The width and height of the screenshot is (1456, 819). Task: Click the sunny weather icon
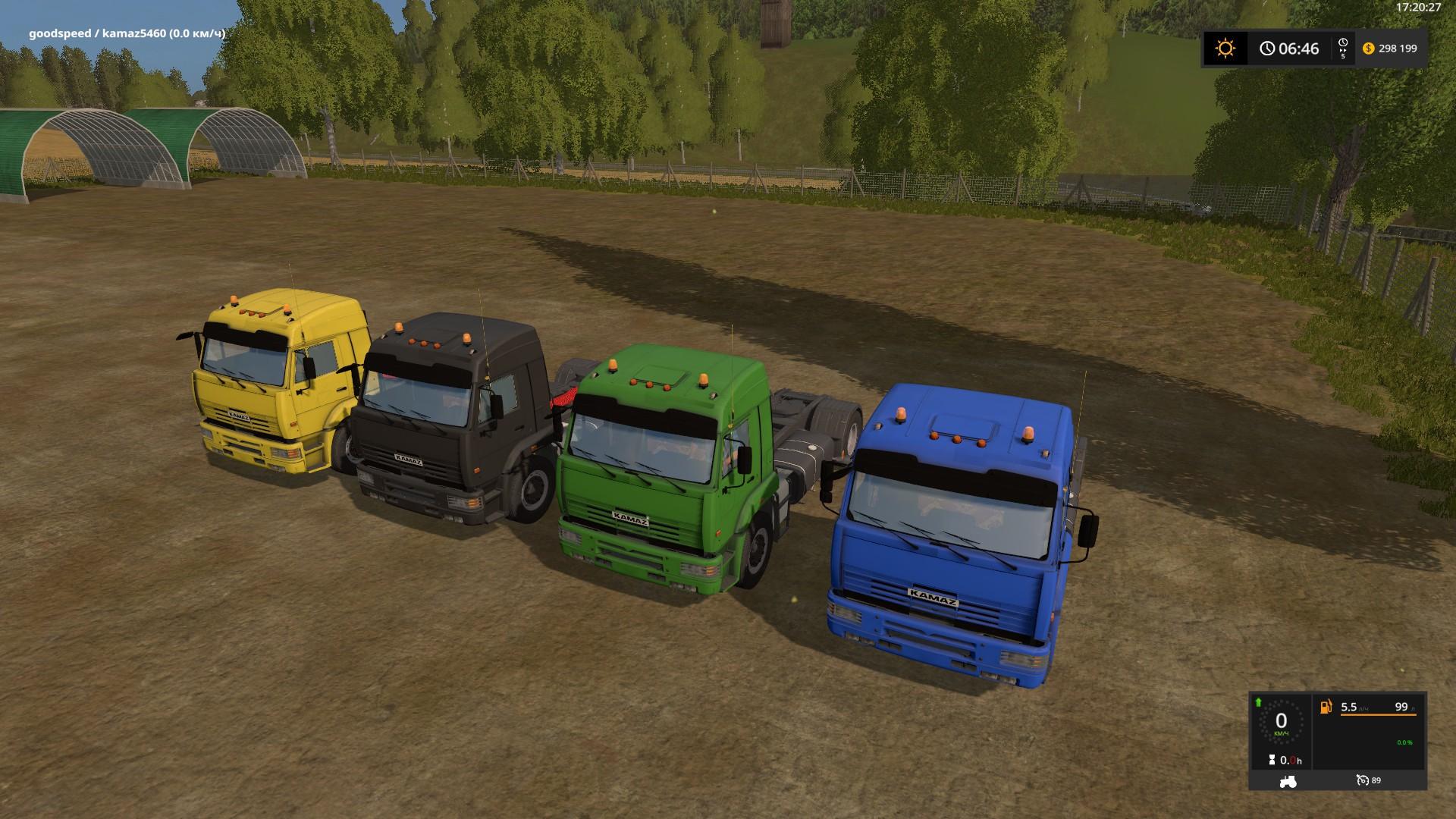1225,49
